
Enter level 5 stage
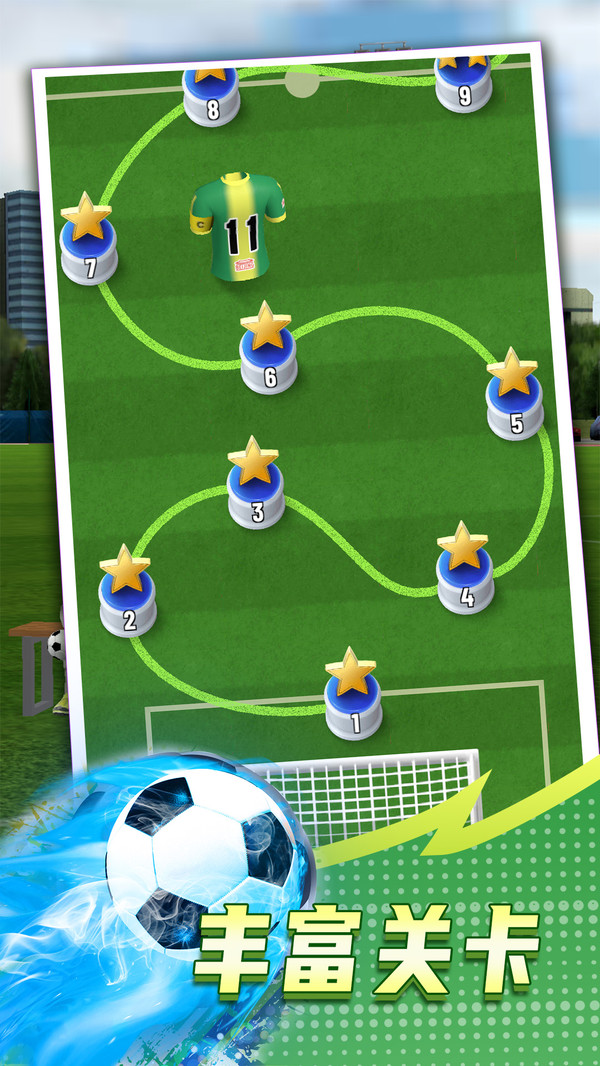click(x=515, y=403)
